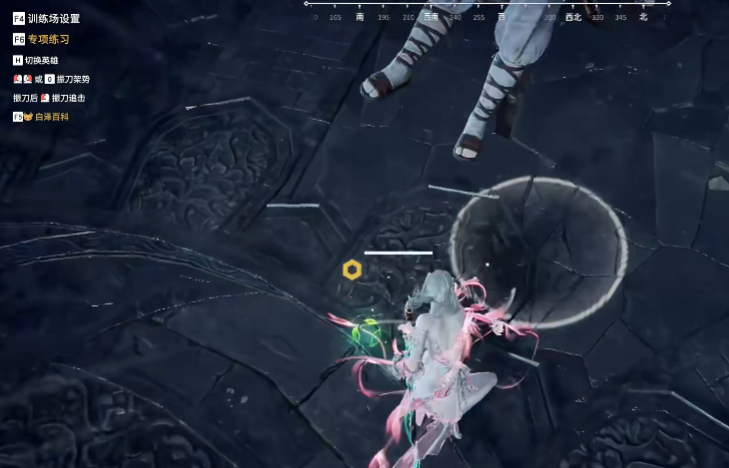Open the 白泽百科 encyclopedia
Viewport: 729px width, 468px height.
click(x=51, y=117)
